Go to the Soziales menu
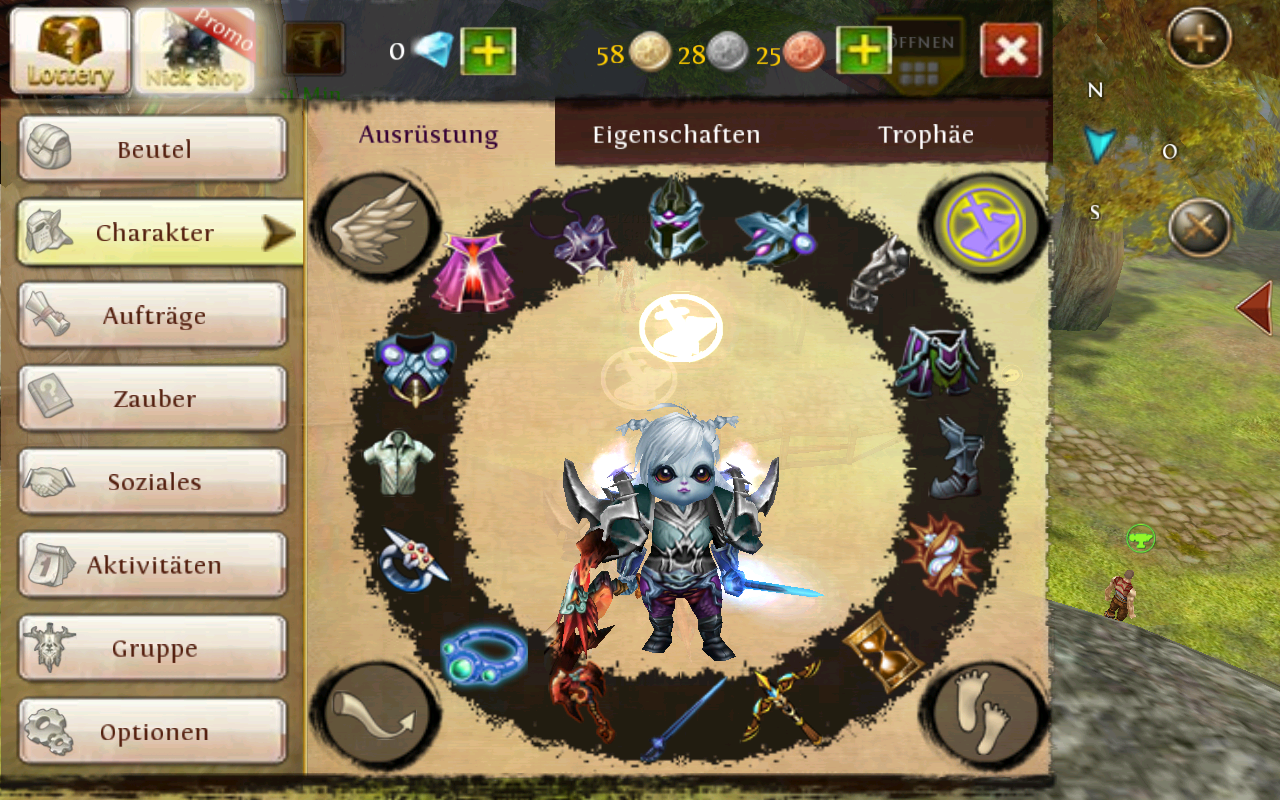The height and width of the screenshot is (800, 1280). (x=153, y=482)
